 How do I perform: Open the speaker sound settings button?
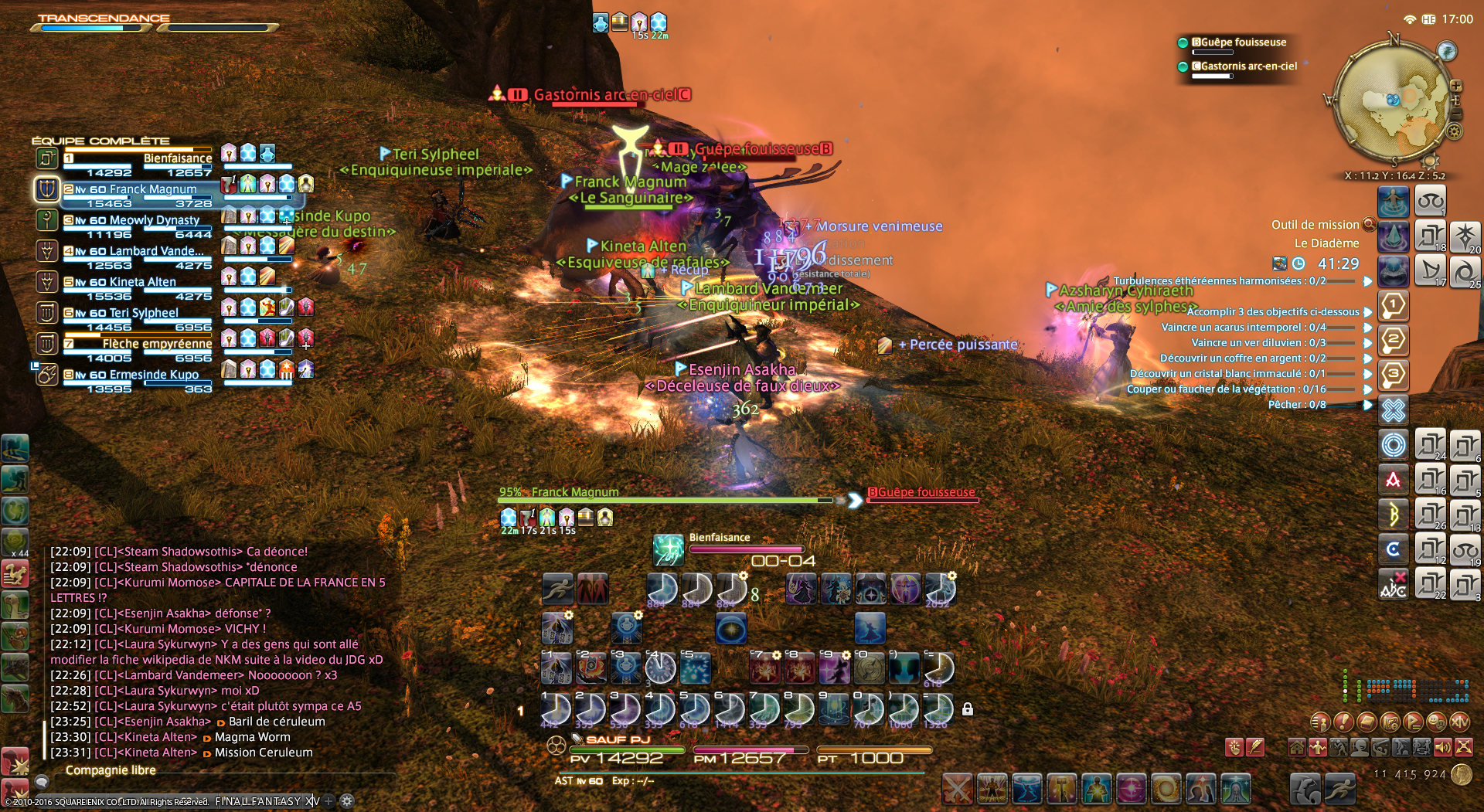point(1442,747)
